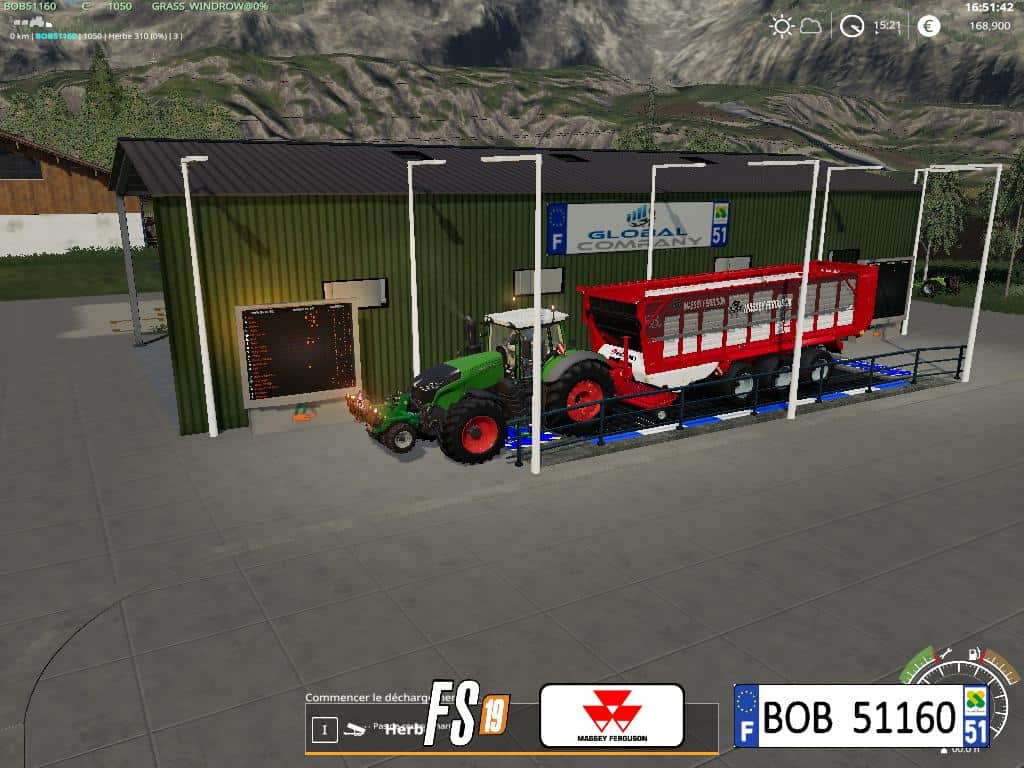Open the euro money icon

[929, 26]
